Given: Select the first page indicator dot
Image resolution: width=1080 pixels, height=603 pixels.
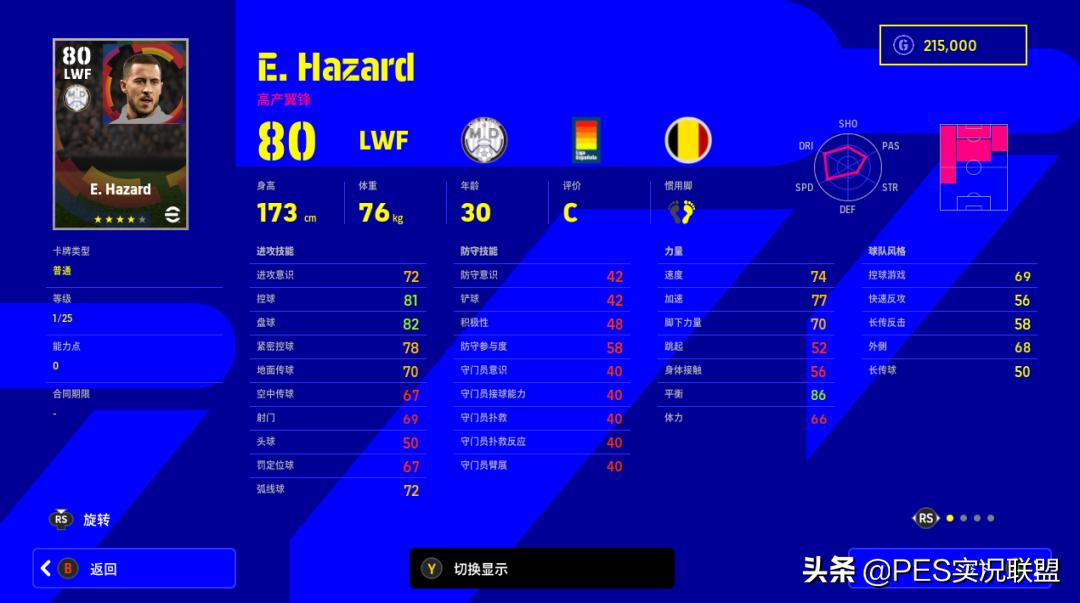Looking at the screenshot, I should pos(950,518).
